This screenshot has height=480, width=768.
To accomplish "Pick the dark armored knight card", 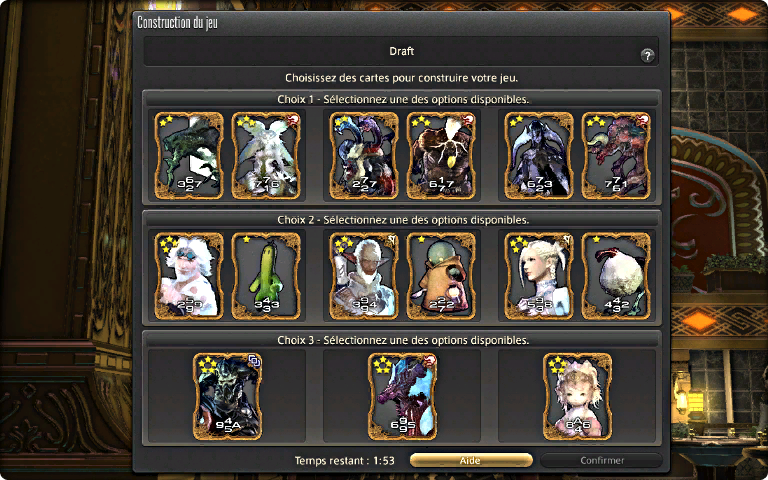I will (x=227, y=397).
